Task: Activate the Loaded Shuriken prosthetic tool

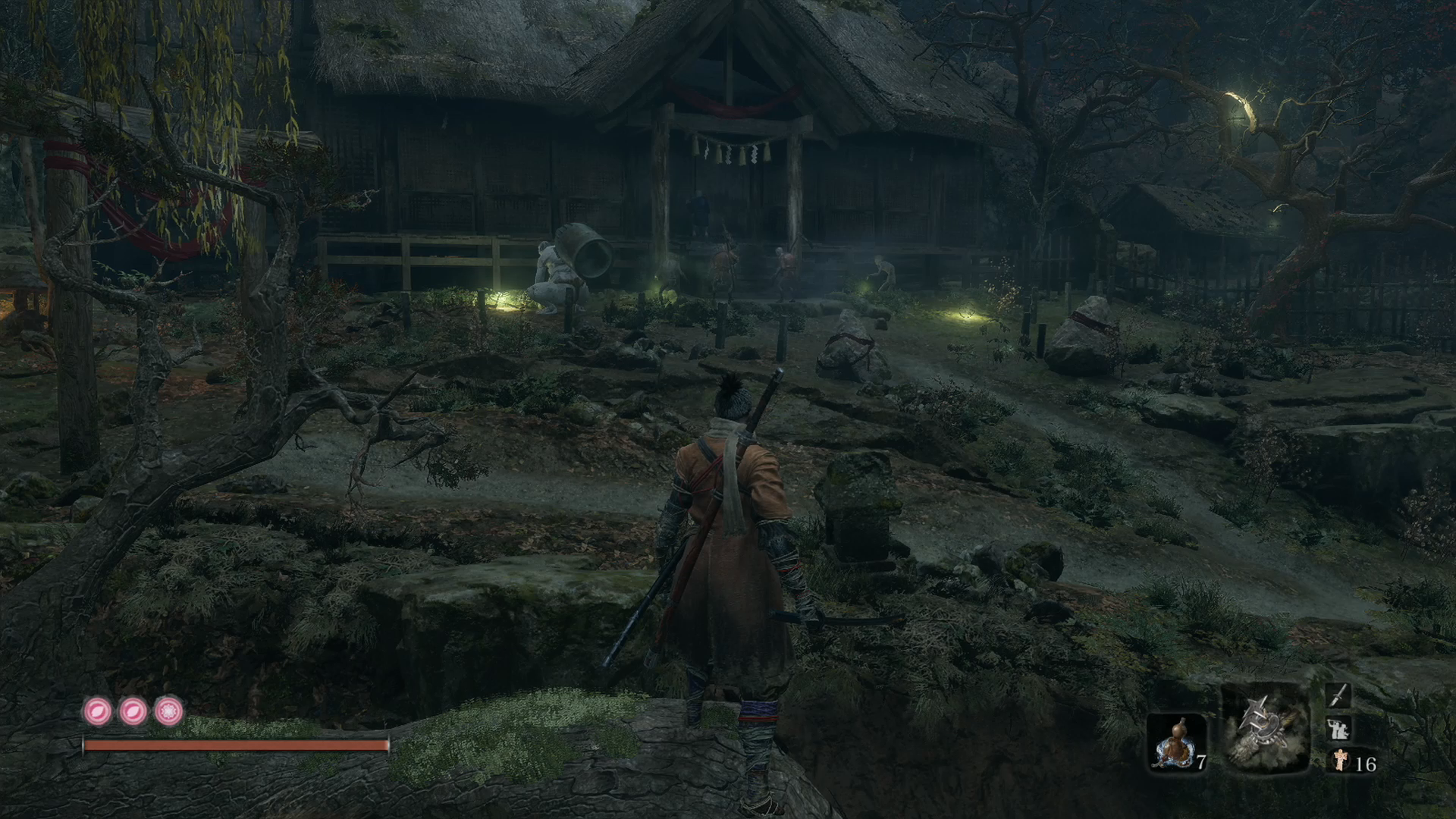Action: point(1265,728)
